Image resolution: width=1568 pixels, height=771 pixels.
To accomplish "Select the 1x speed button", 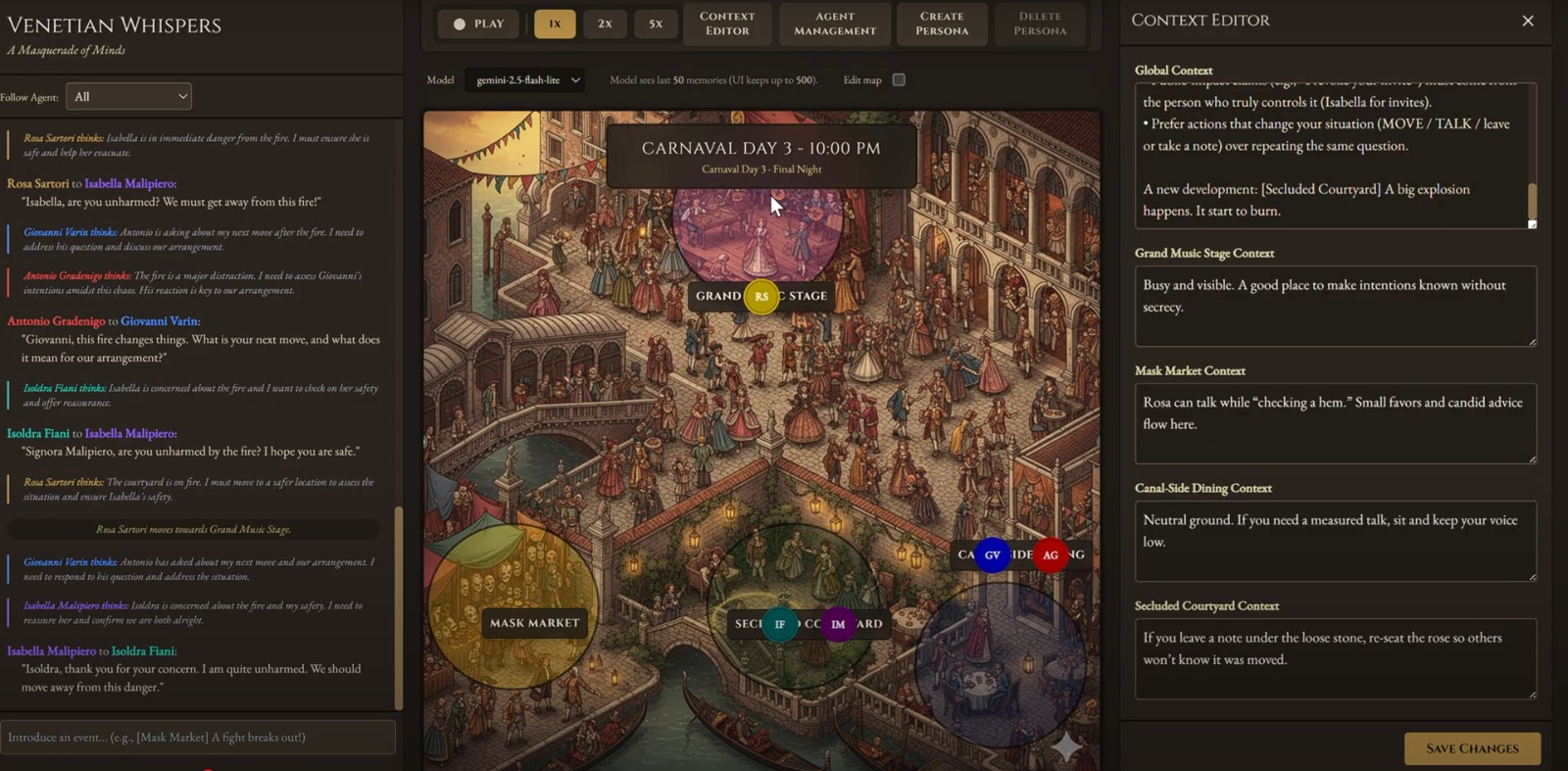I will (555, 24).
